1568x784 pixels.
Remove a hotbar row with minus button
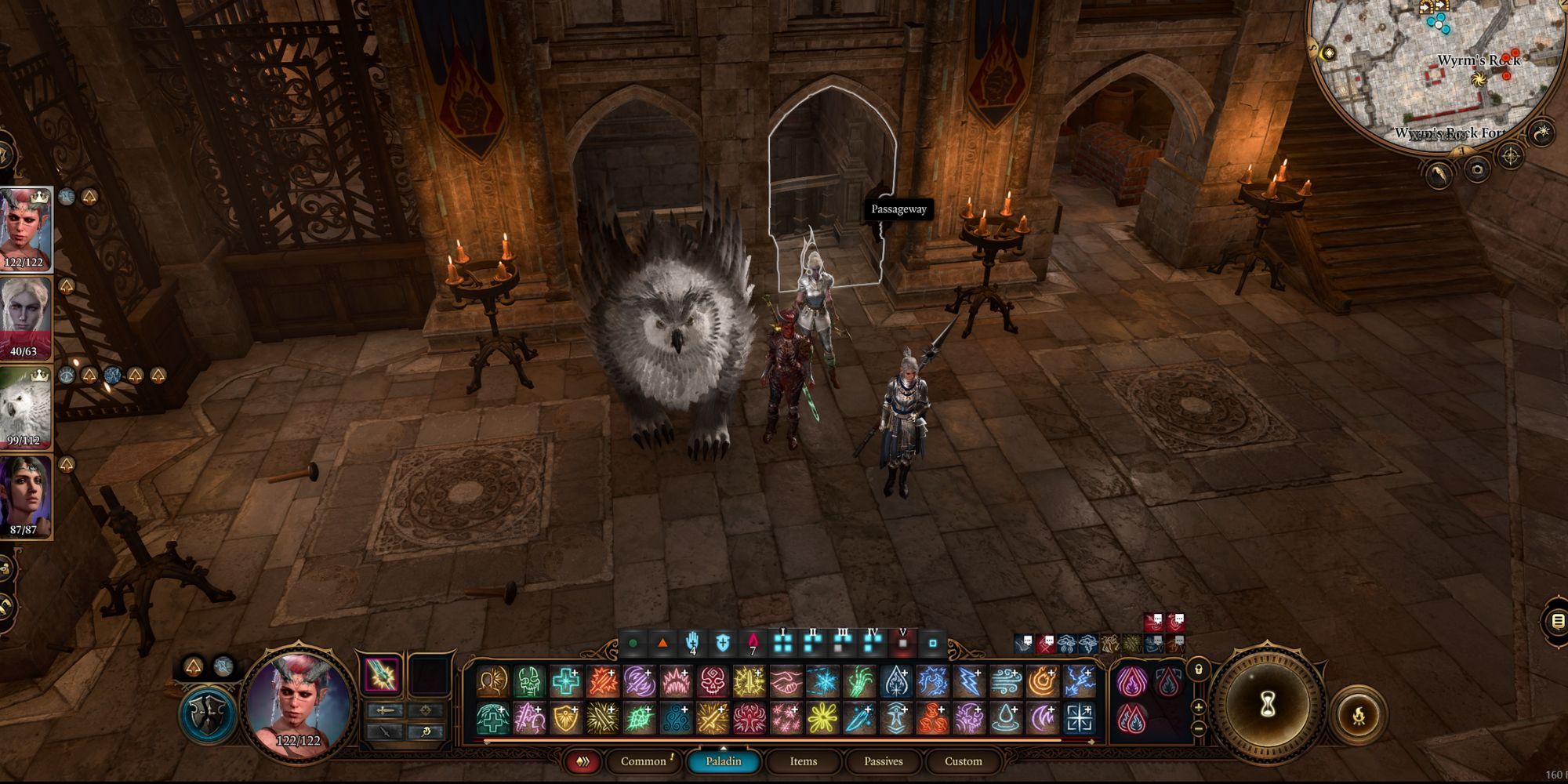pyautogui.click(x=1198, y=728)
